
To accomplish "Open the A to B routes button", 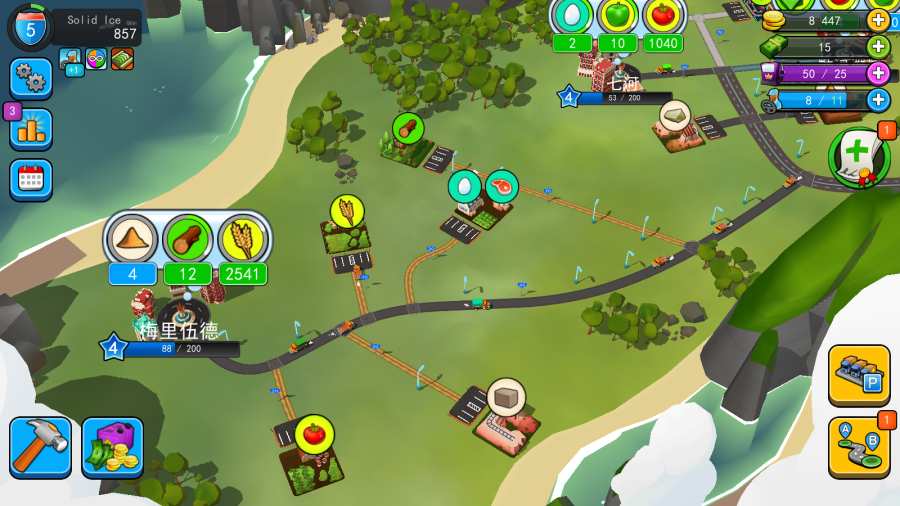I will [x=859, y=446].
